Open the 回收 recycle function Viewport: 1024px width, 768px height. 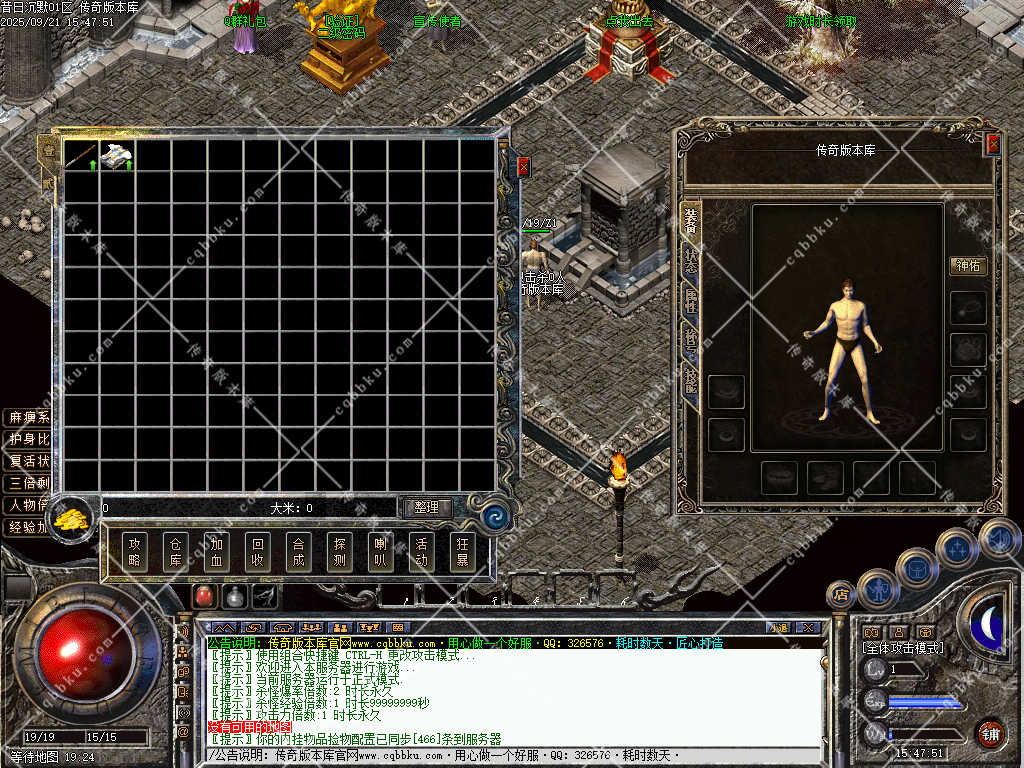tap(258, 552)
